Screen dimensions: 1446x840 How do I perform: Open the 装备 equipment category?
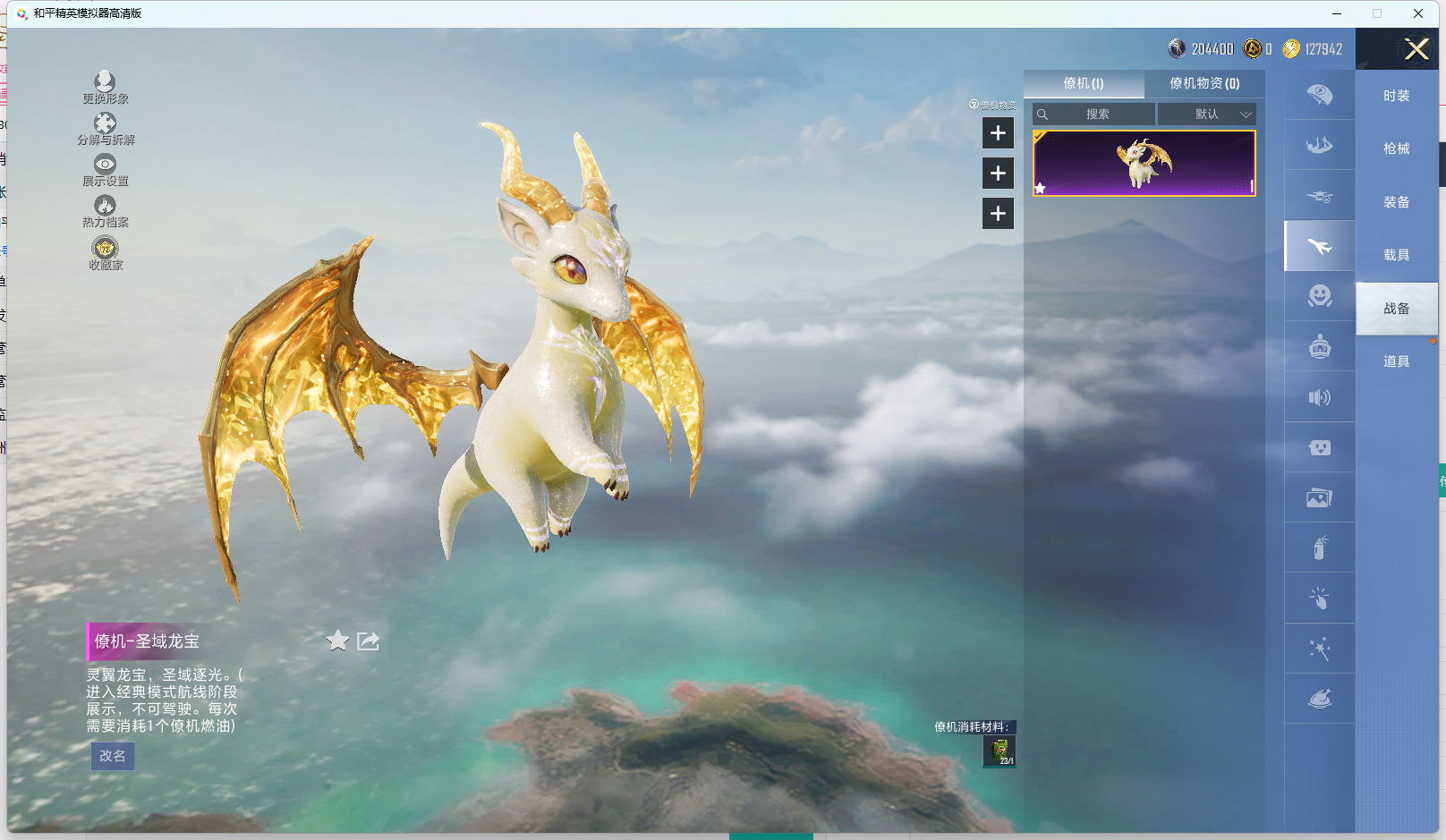(x=1396, y=202)
